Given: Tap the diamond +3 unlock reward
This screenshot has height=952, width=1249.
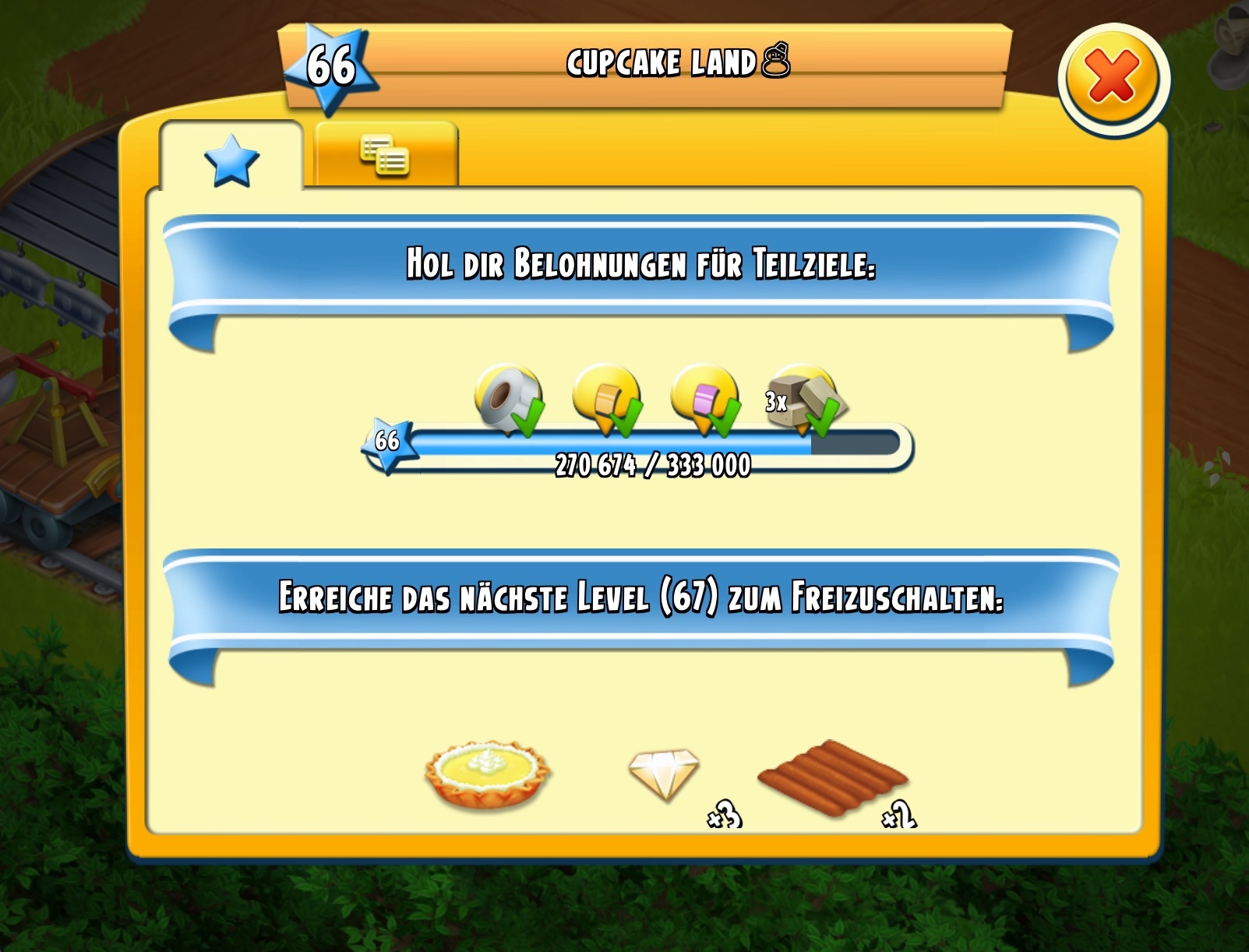Looking at the screenshot, I should click(665, 774).
